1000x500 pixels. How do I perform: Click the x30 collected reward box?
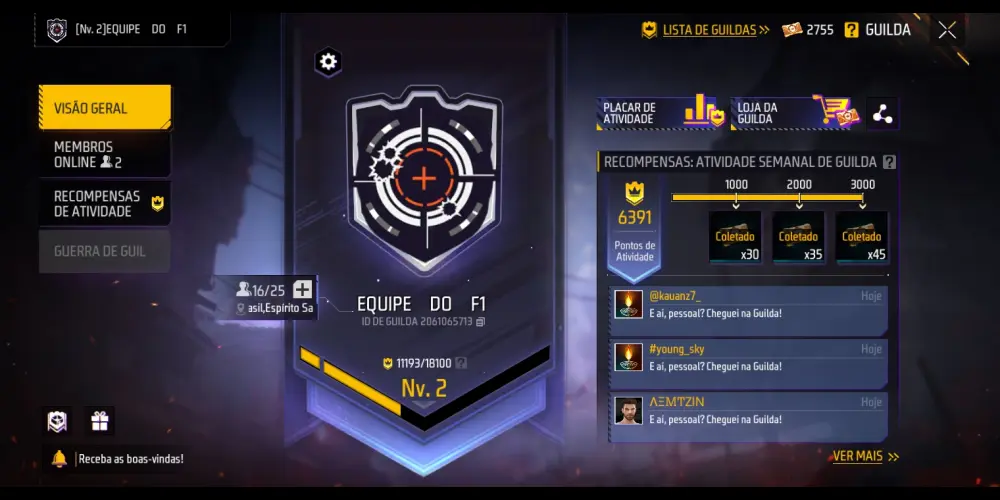(735, 238)
